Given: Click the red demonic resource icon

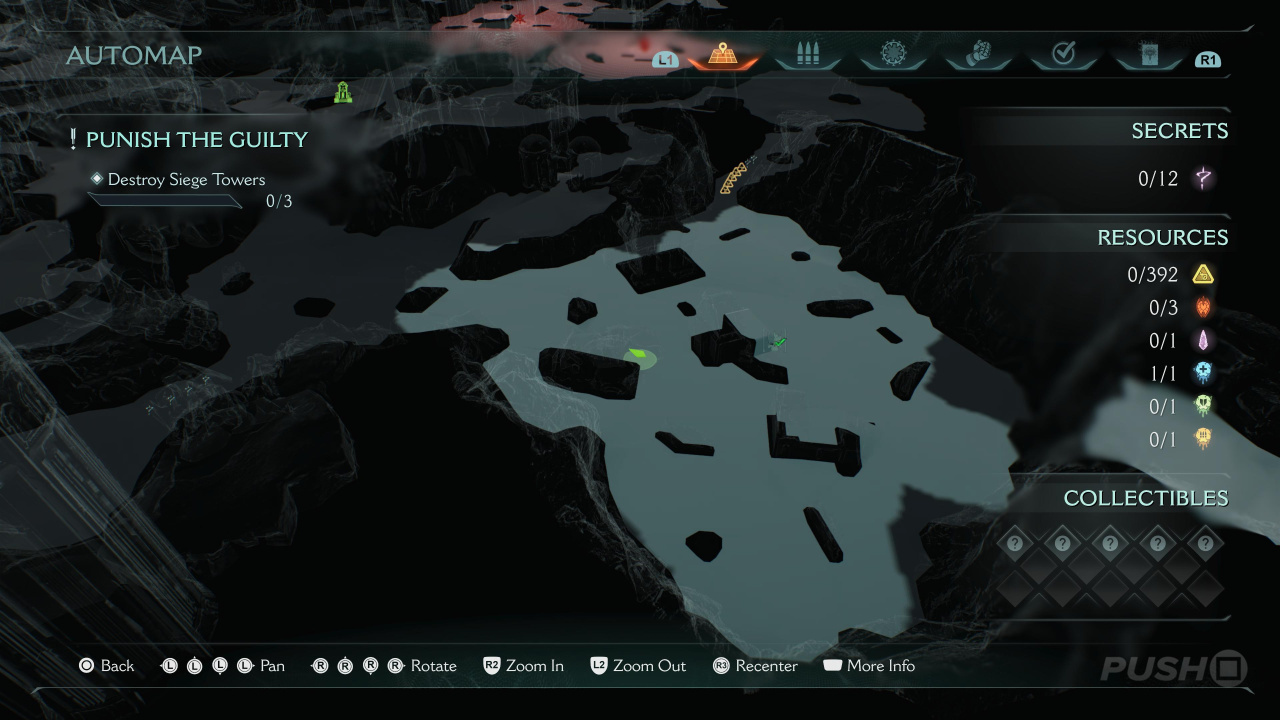Looking at the screenshot, I should (1203, 307).
